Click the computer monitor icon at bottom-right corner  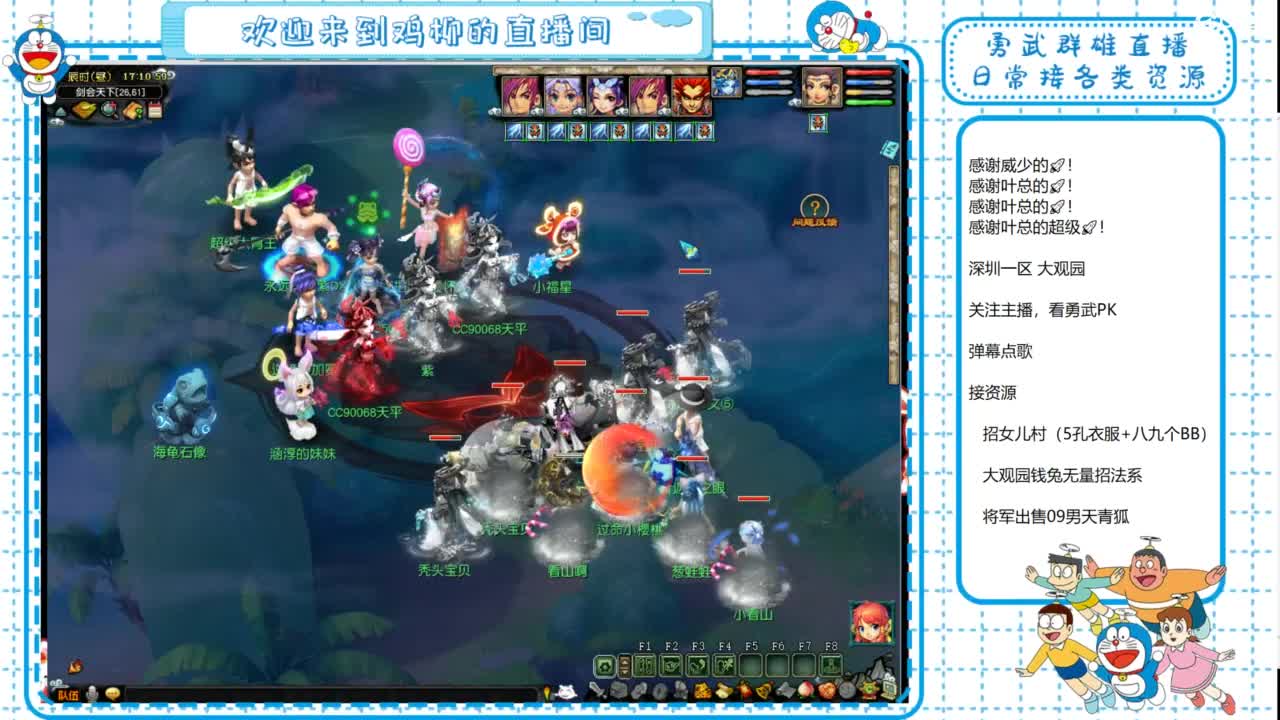coord(889,690)
